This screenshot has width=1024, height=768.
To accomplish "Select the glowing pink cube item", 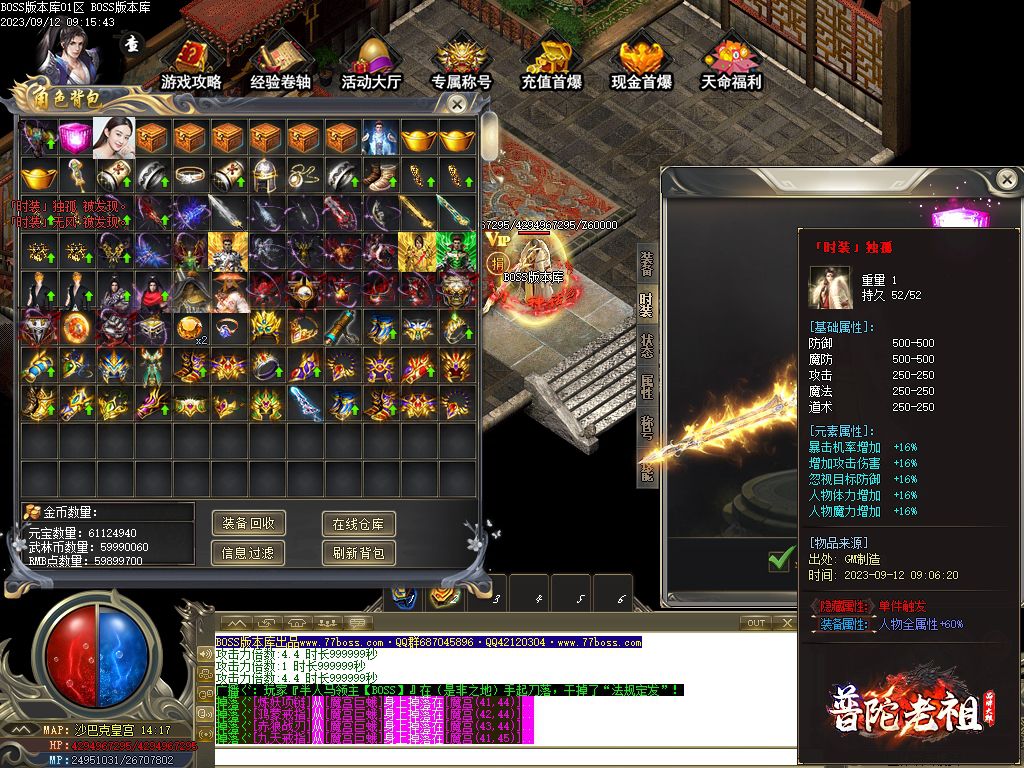I will coord(73,138).
